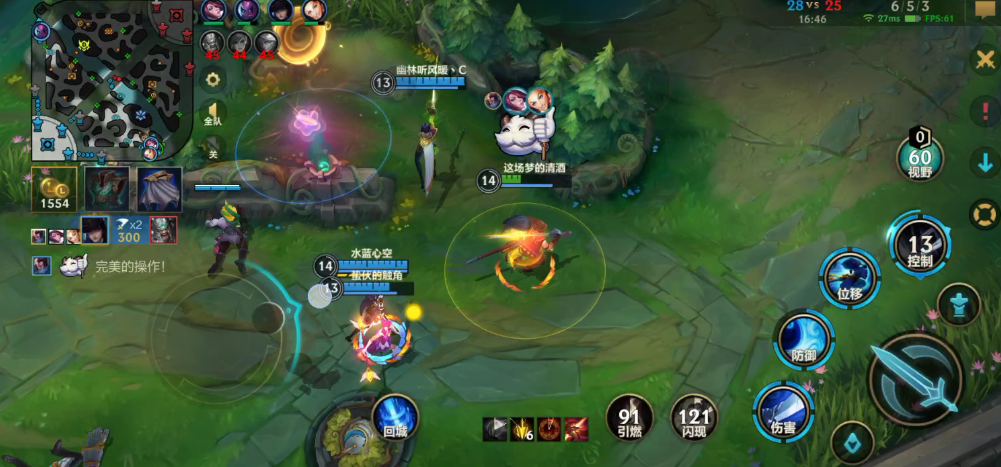This screenshot has width=1001, height=467.
Task: Buy the recommended cloak item
Action: (158, 189)
